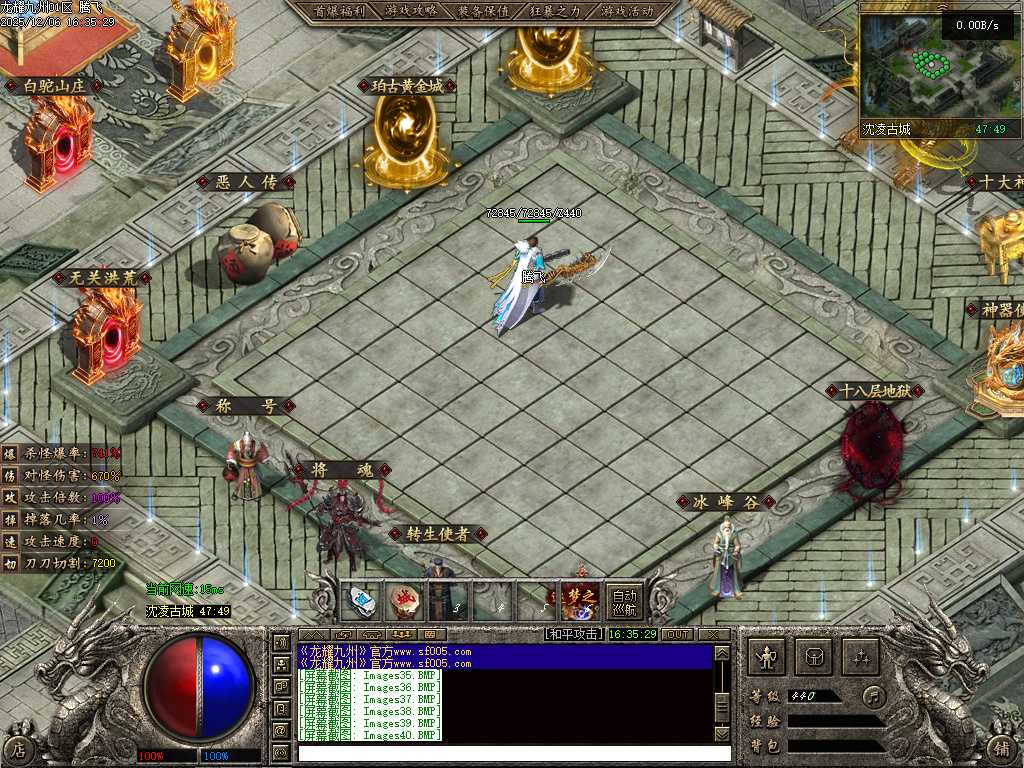Open the 游戏攻略 guide menu

point(409,11)
